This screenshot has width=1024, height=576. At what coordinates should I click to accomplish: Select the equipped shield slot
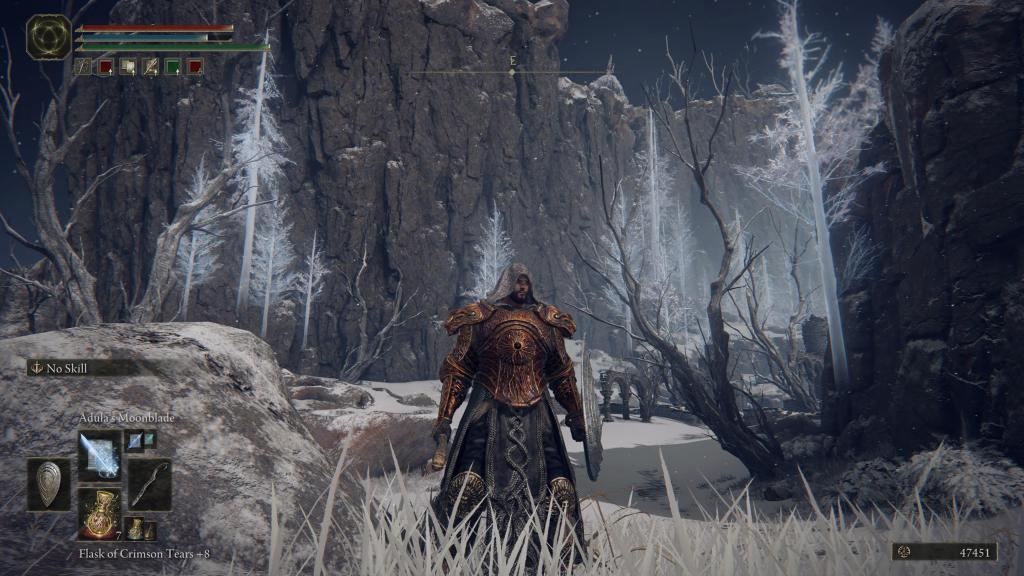coord(49,484)
